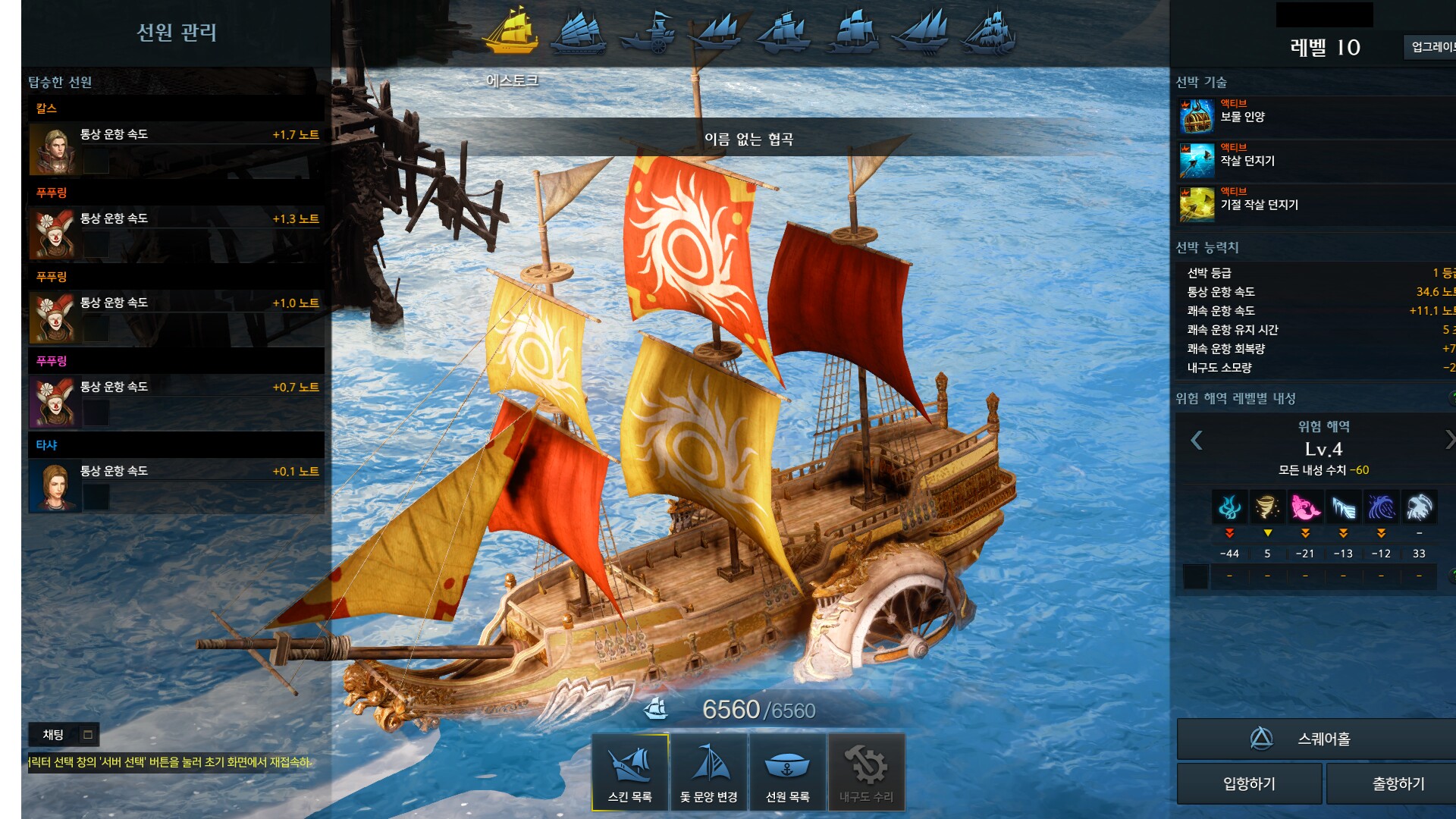Select the golden Estoque ship icon
The image size is (1456, 819).
pyautogui.click(x=511, y=32)
